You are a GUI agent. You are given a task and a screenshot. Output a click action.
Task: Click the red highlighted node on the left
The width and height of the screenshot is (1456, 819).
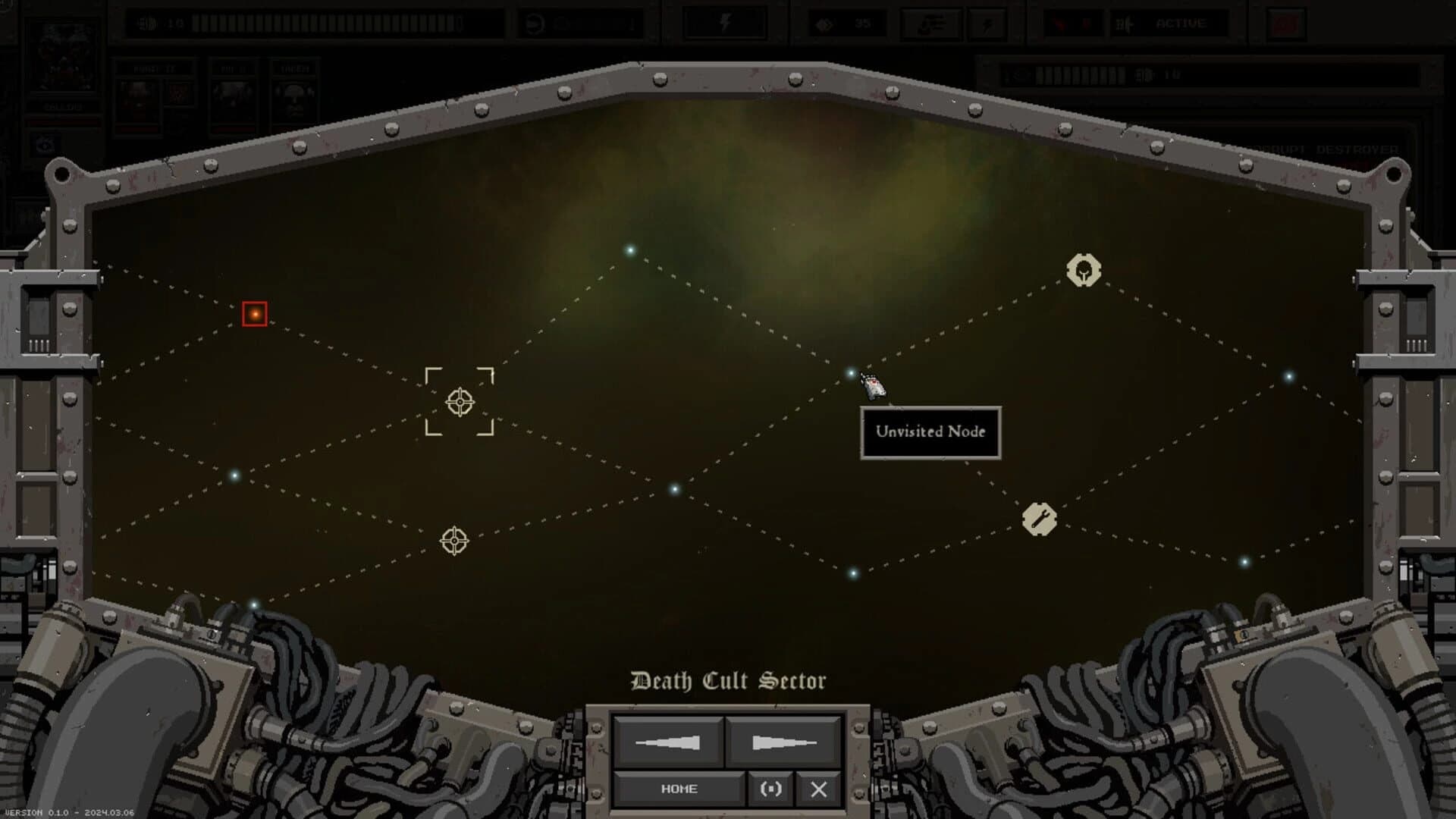(253, 313)
